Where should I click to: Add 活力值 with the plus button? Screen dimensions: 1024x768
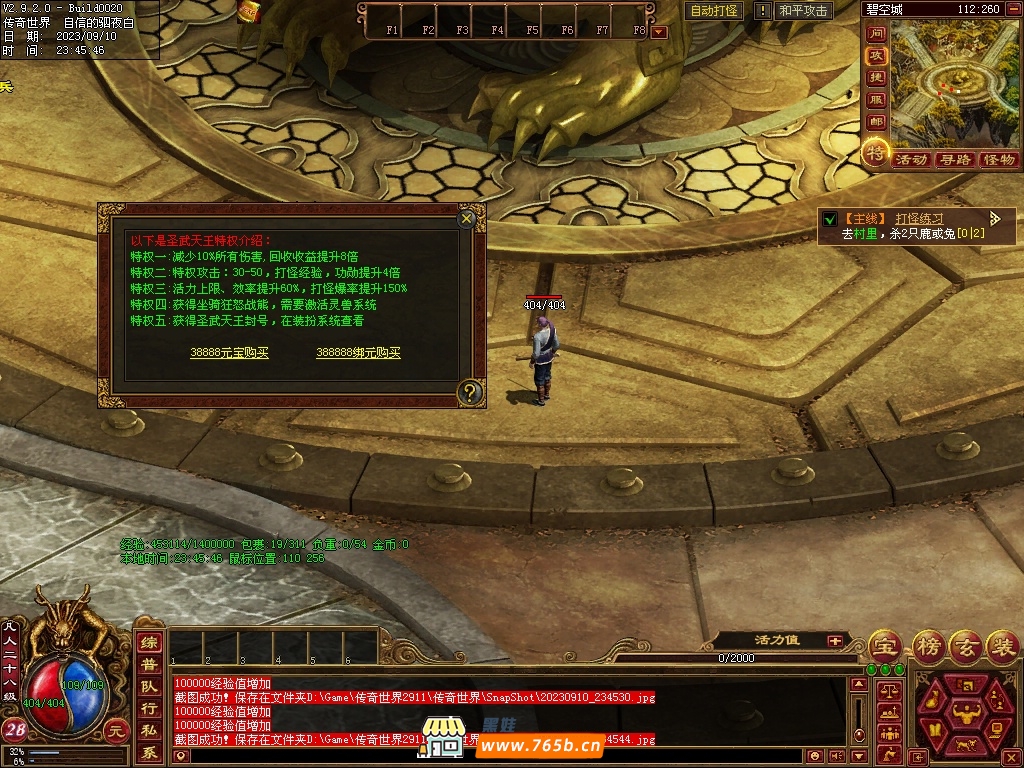coord(834,640)
